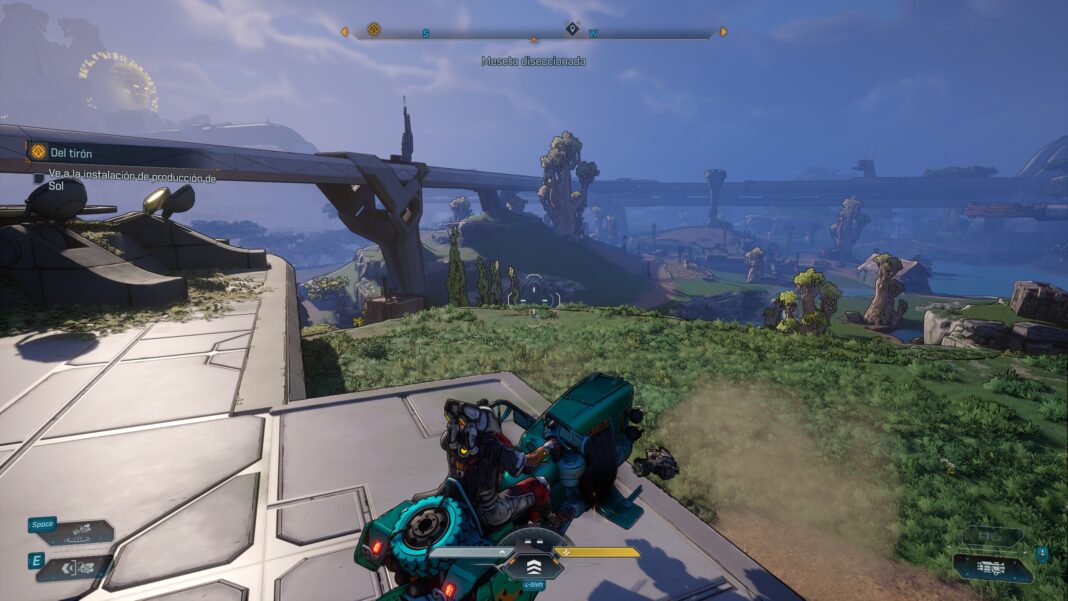
Task: Click the exit vehicle action icon
Action: 78,568
